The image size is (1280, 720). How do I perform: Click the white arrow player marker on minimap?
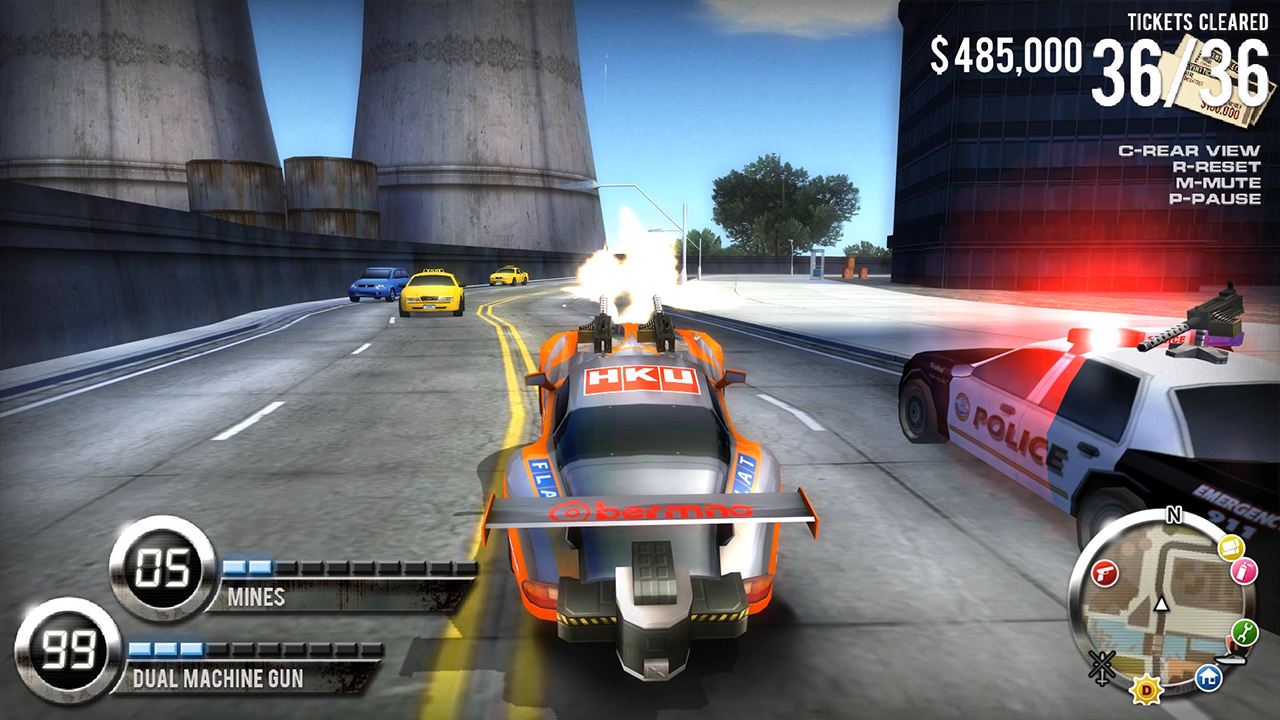1161,605
